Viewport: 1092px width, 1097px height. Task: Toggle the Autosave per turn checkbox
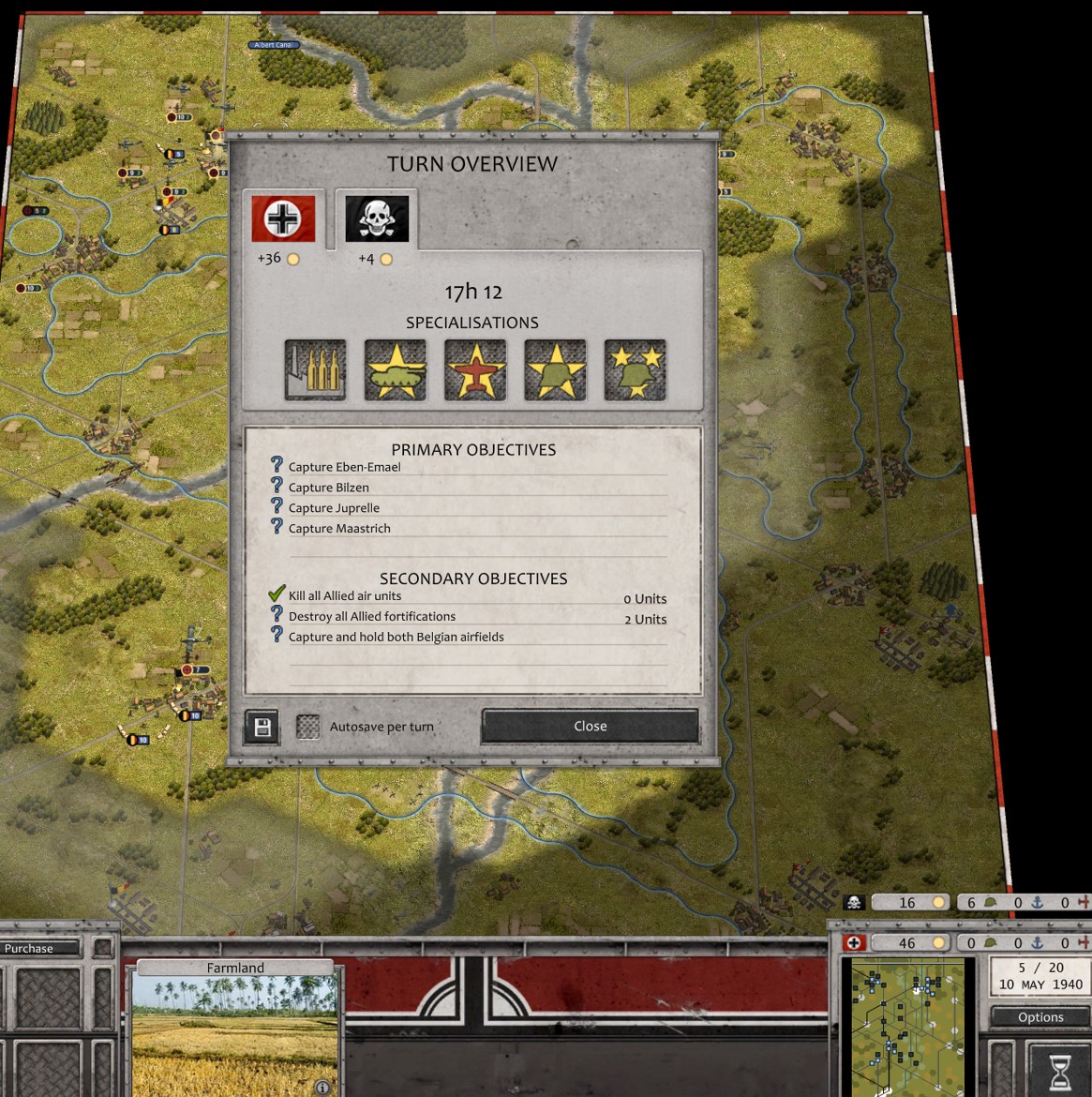[308, 727]
